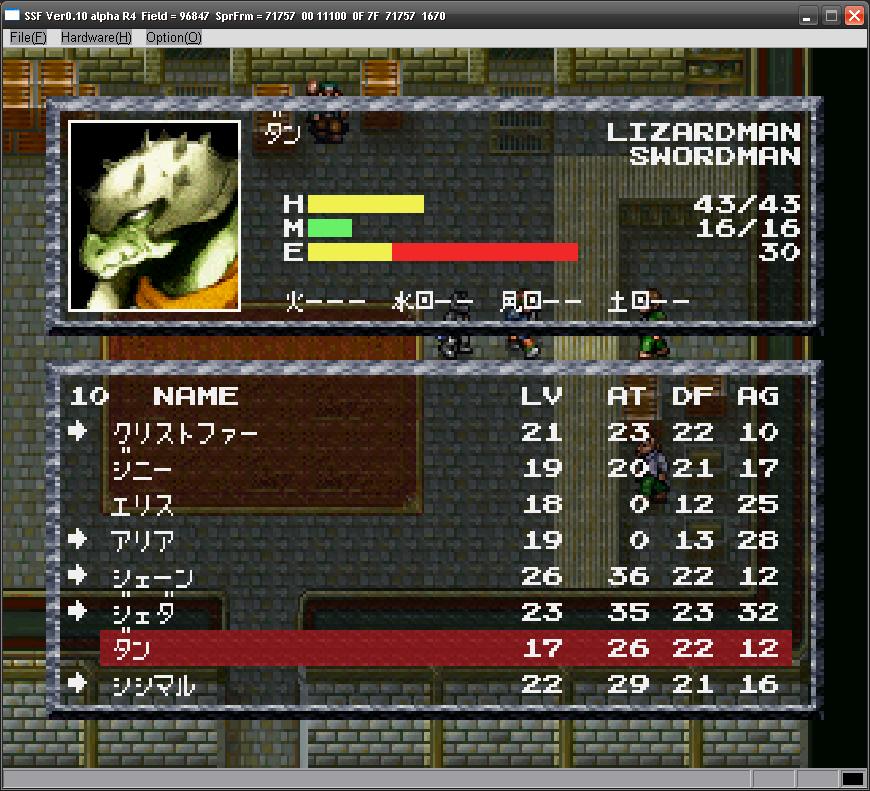The height and width of the screenshot is (791, 870).
Task: Click the lizardman character portrait
Action: 154,215
